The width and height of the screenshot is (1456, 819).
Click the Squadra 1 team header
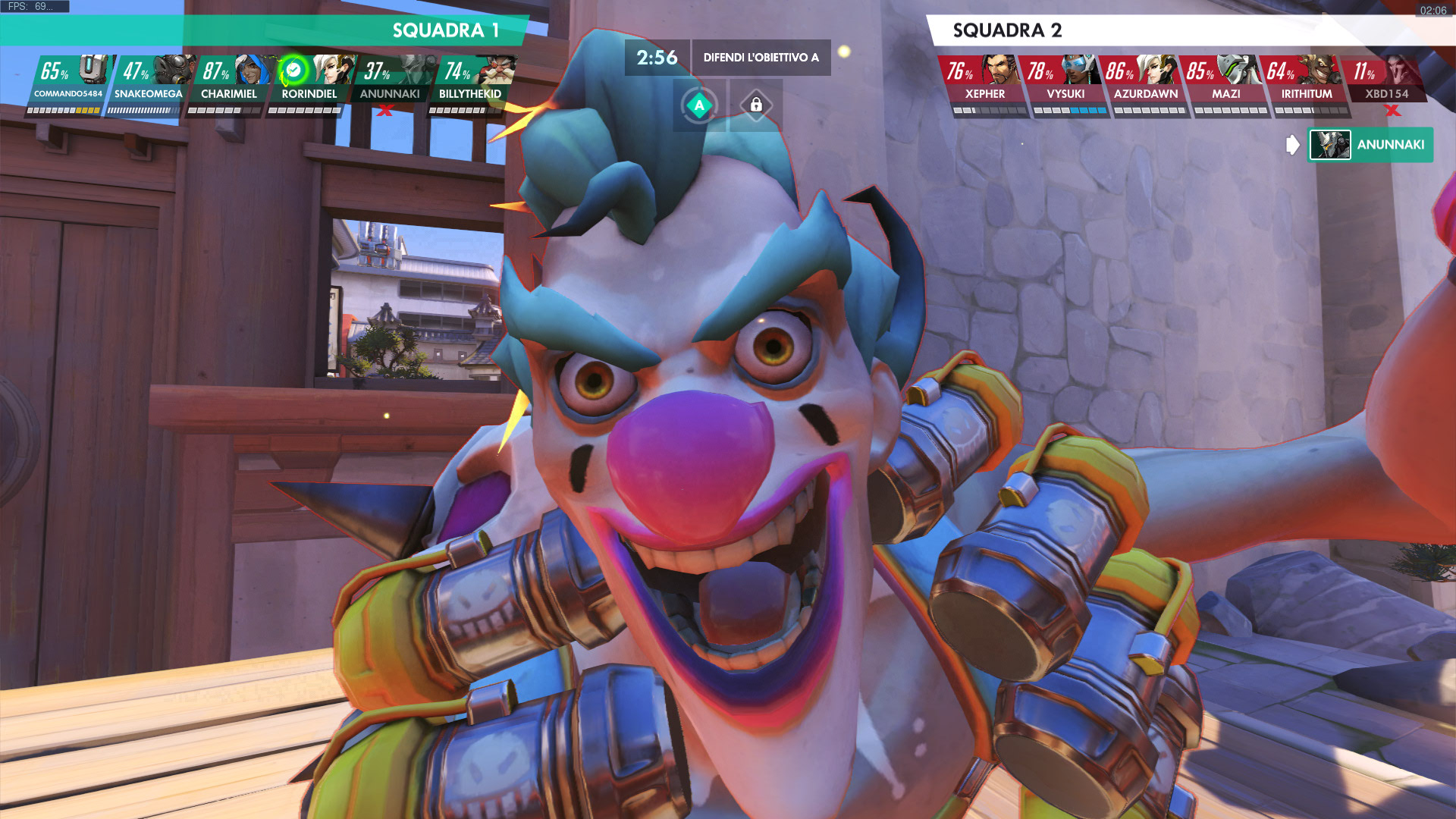click(x=444, y=30)
